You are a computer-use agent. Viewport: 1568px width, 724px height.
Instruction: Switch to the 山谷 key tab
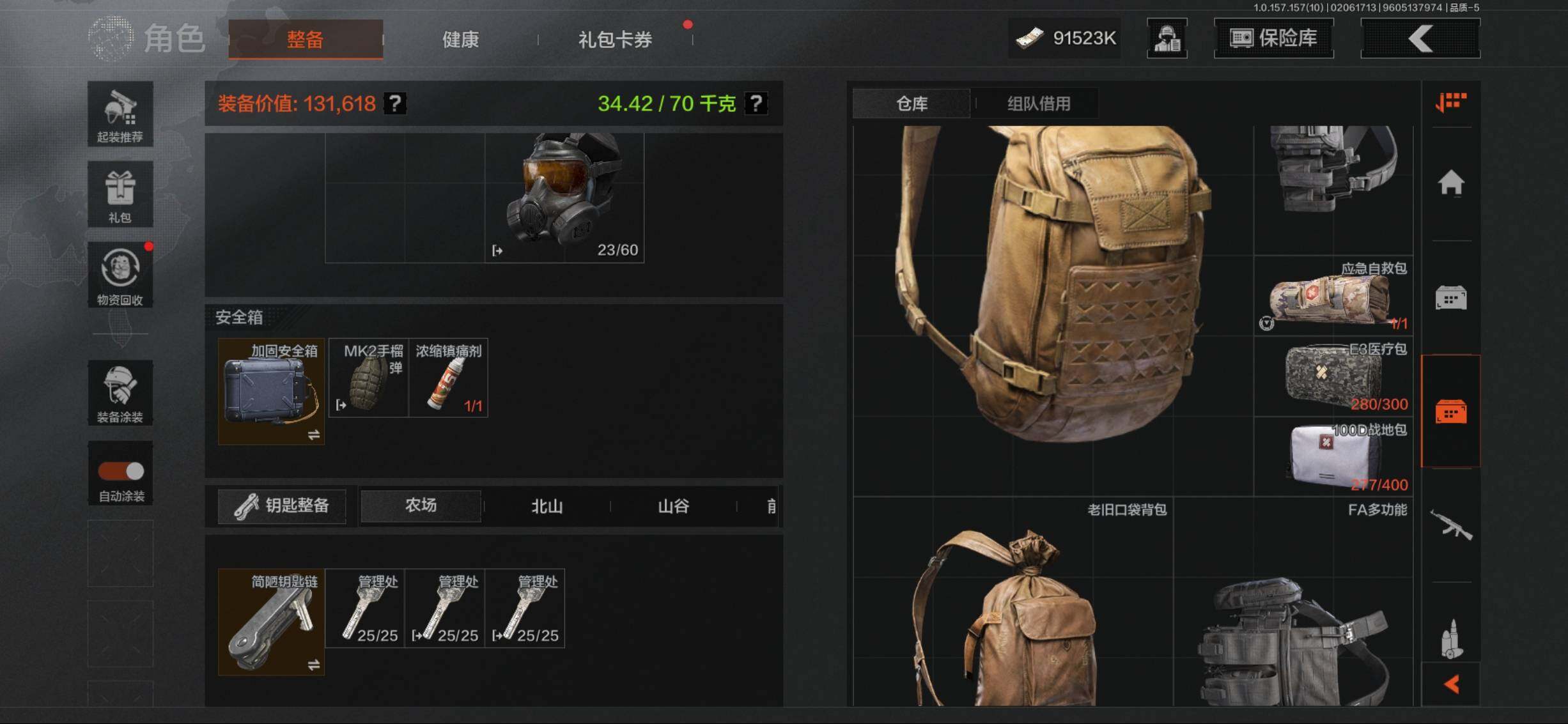click(673, 506)
